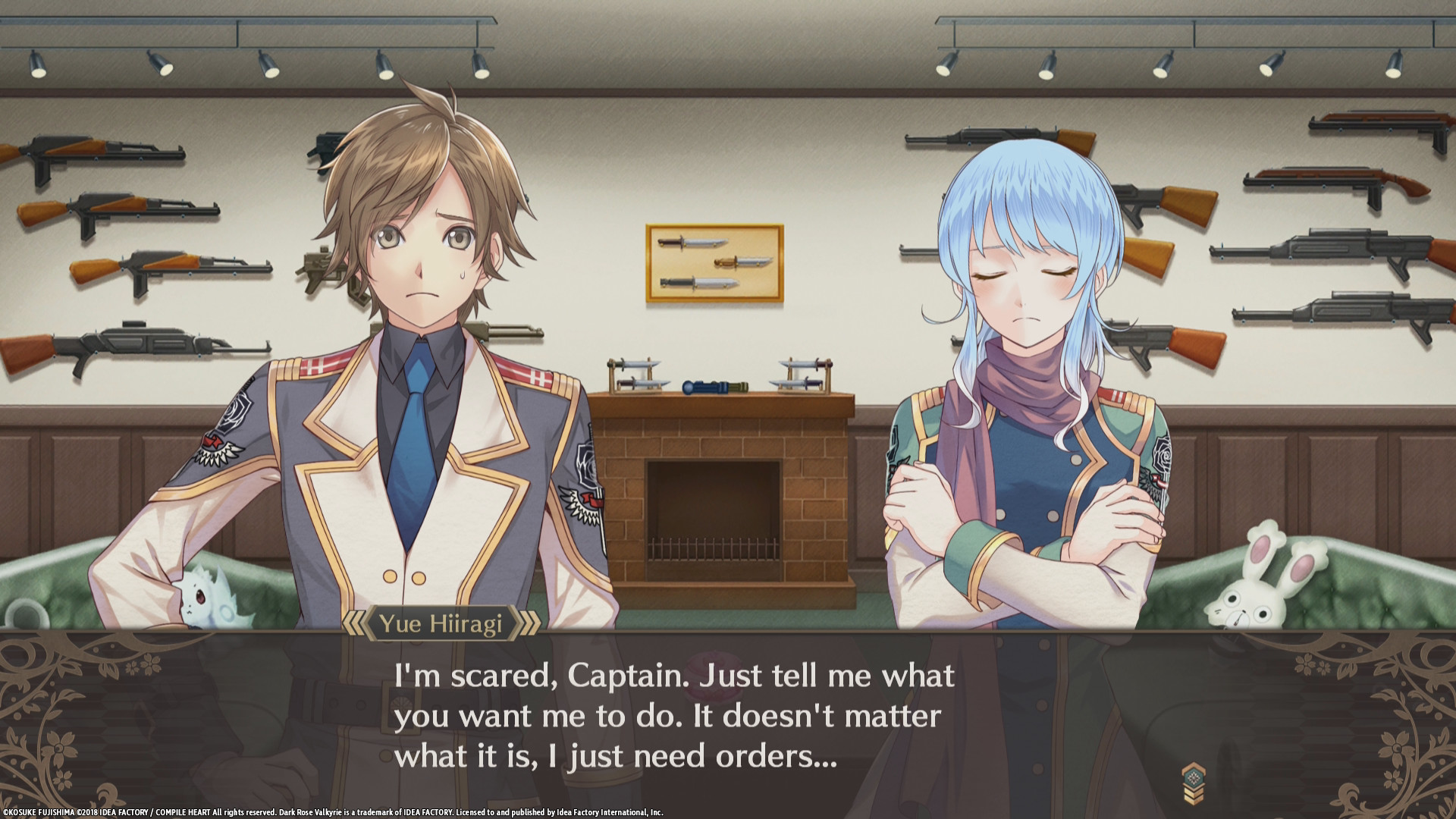Toggle the double-chevron left of Yue Hiiragi's name

click(355, 624)
